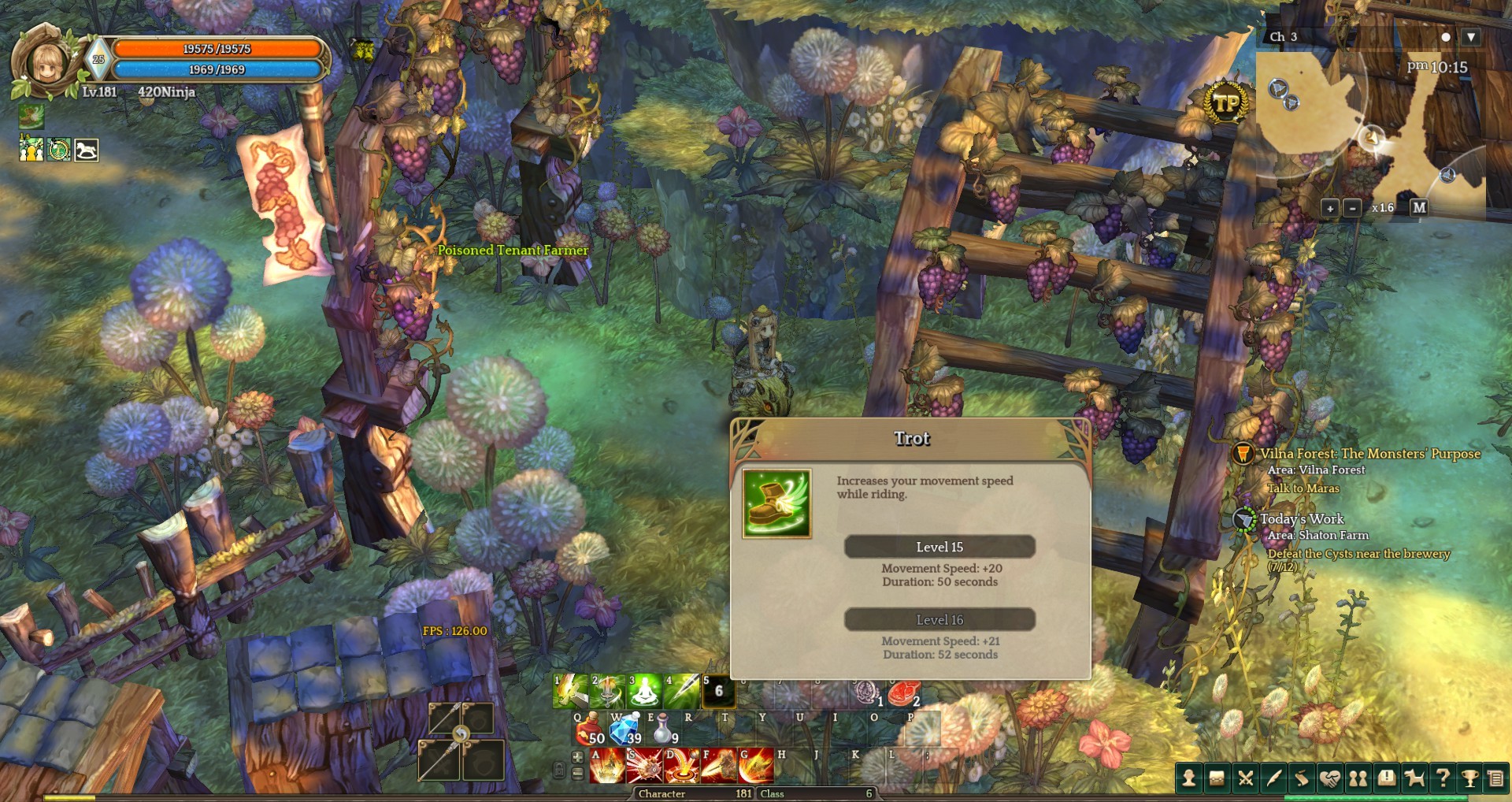Use the blue crystal item in slot W

(625, 730)
